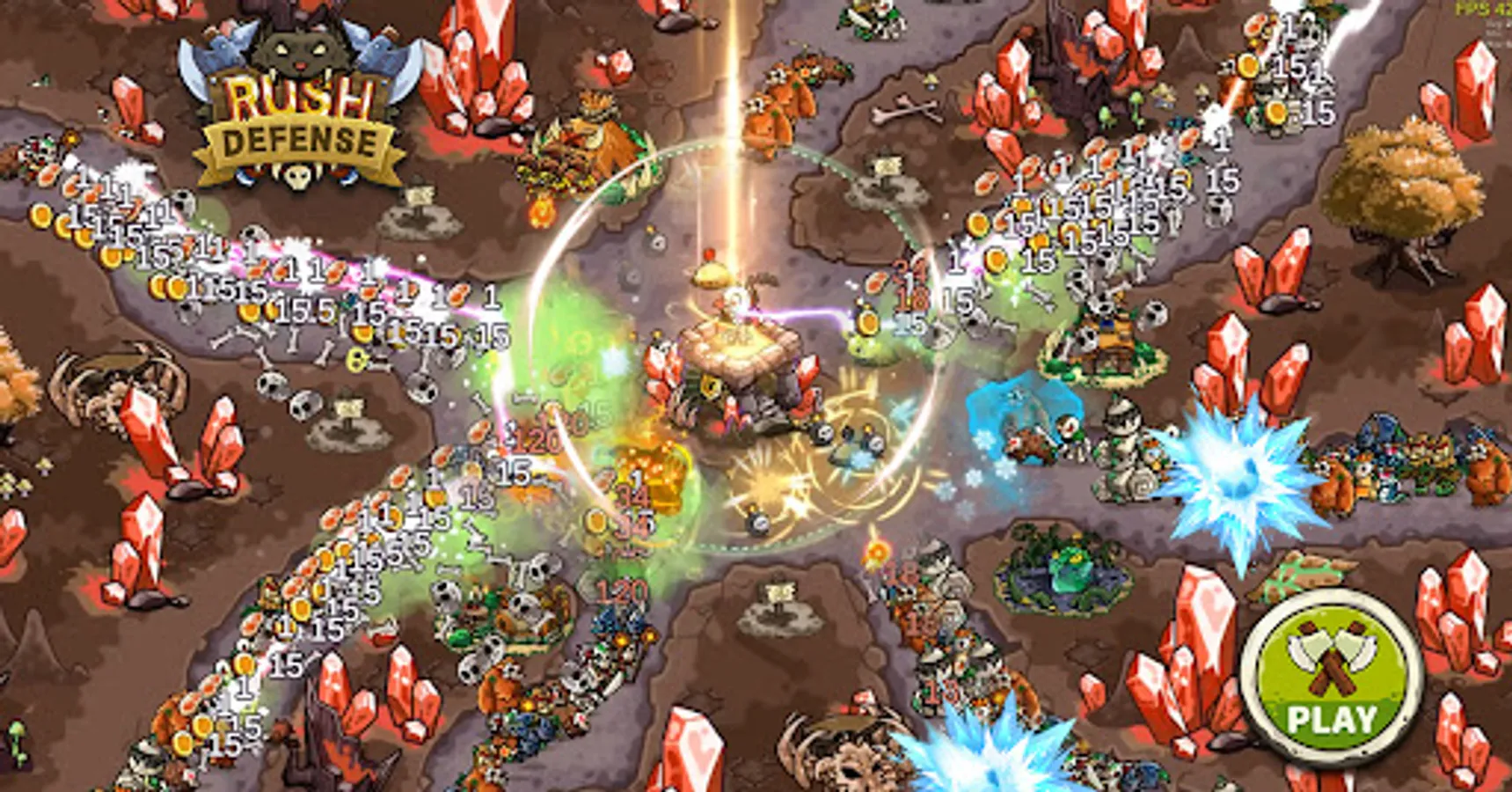1512x792 pixels.
Task: Click the beam of light above the central altar
Action: coord(730,114)
